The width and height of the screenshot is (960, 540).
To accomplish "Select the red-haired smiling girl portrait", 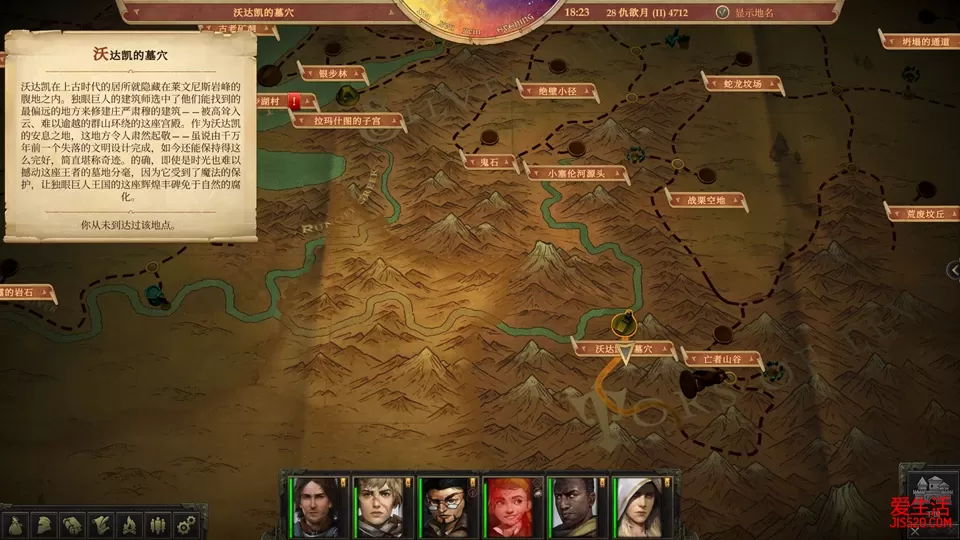I will point(510,506).
